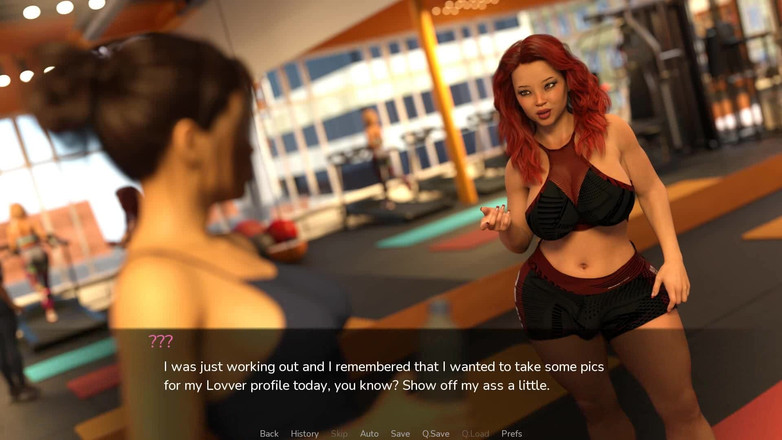
Task: Open the dialogue History log
Action: tap(305, 434)
